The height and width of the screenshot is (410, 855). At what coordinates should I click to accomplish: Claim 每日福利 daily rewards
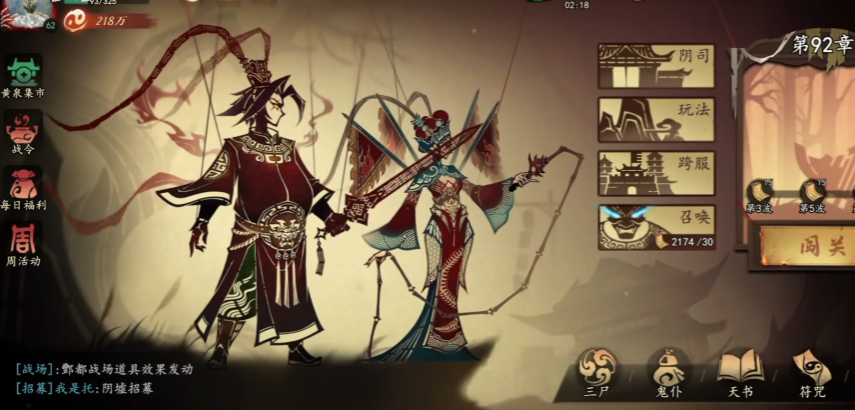click(23, 188)
